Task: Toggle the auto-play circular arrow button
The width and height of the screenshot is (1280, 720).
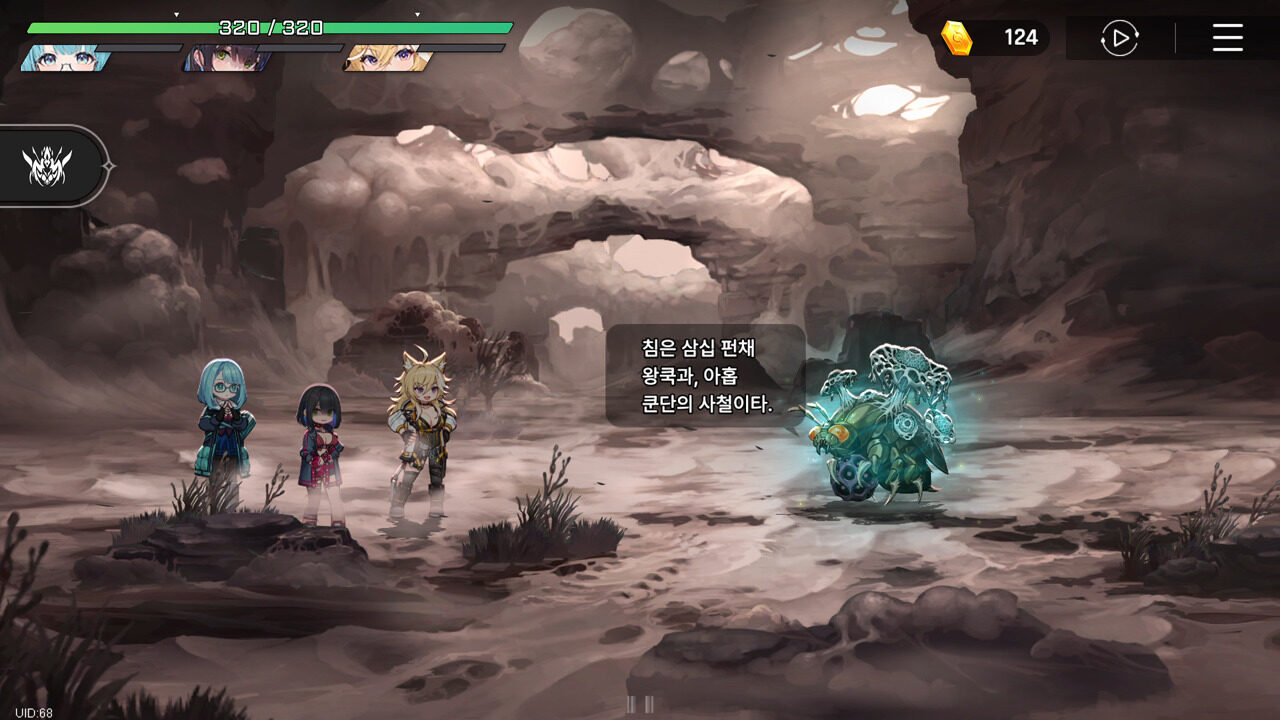Action: [x=1119, y=38]
